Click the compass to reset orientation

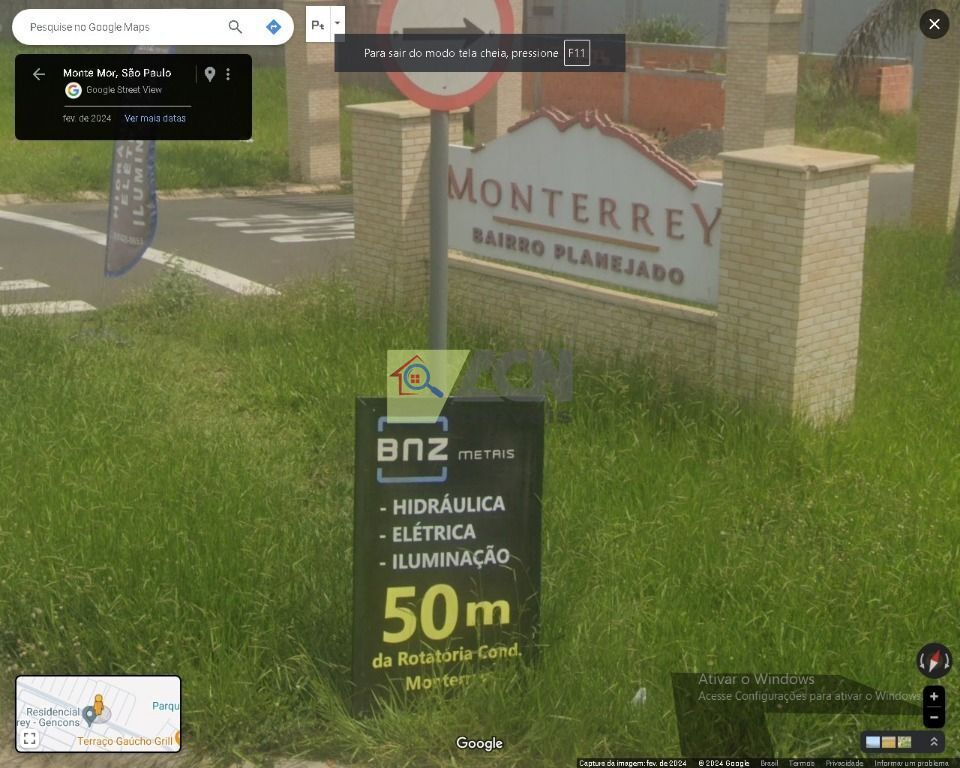[x=934, y=660]
